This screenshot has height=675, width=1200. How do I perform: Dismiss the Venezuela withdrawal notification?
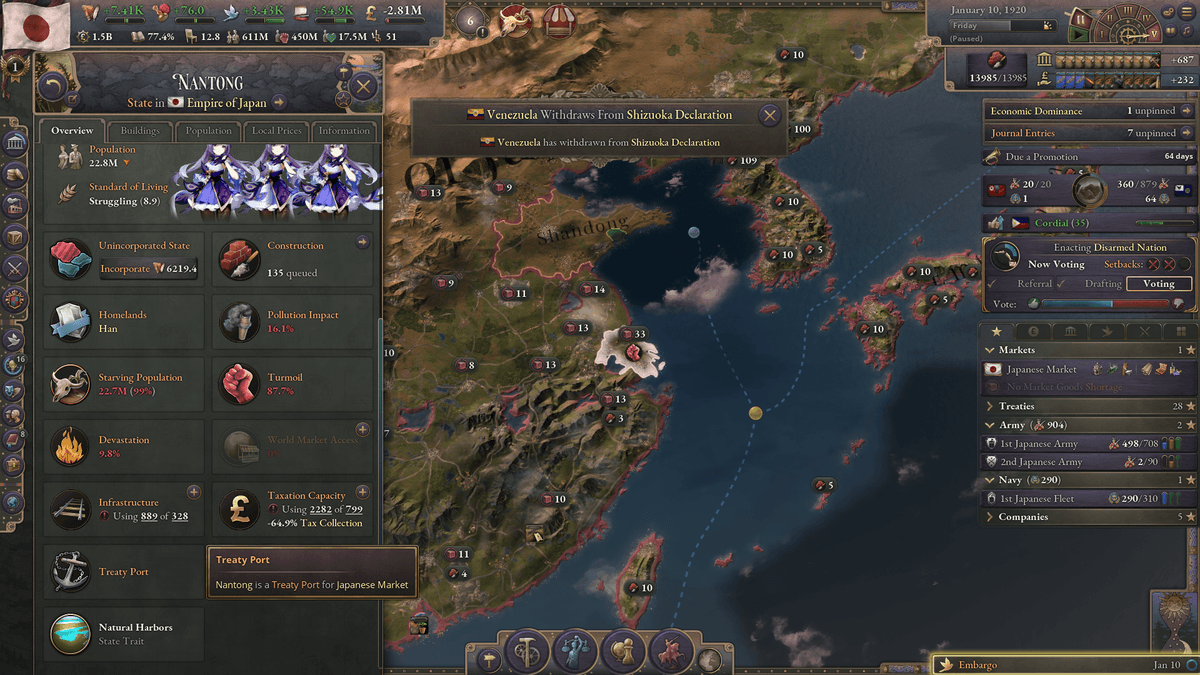pos(769,115)
